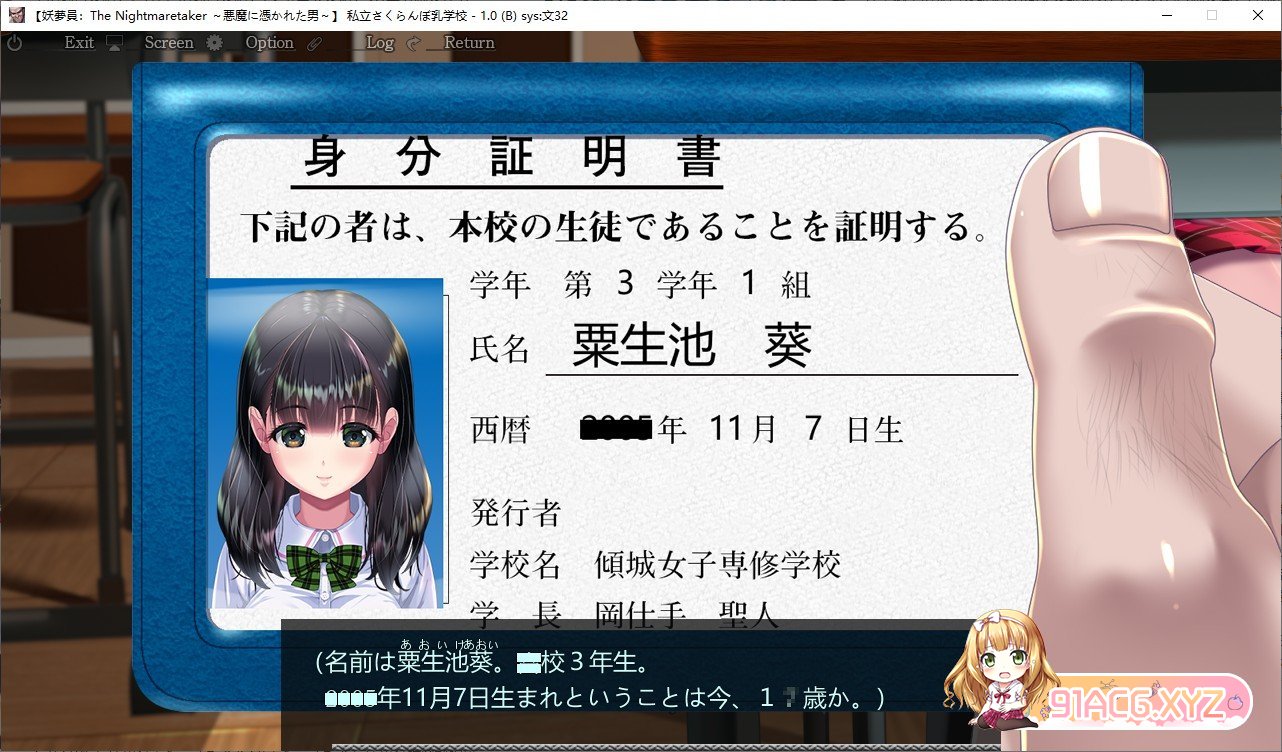Click the power icon on the left
Screen dimensions: 1282x752
click(14, 43)
